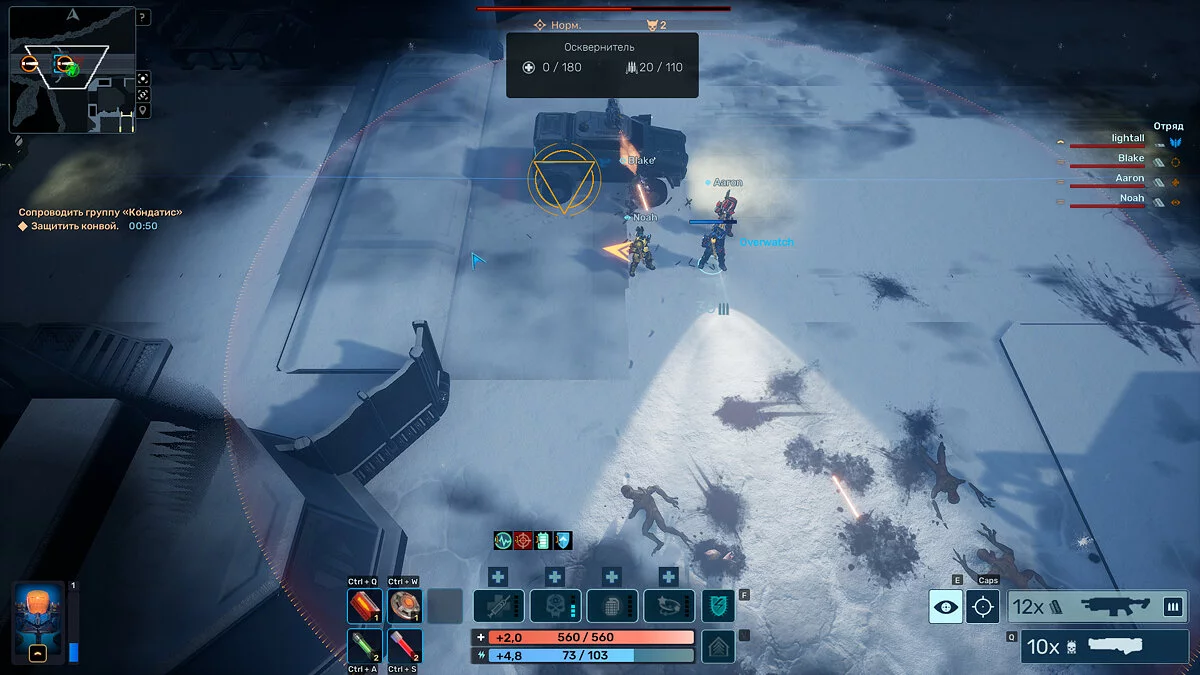Open the minimap question mark help
Screen dimensions: 1200x675
tap(143, 18)
